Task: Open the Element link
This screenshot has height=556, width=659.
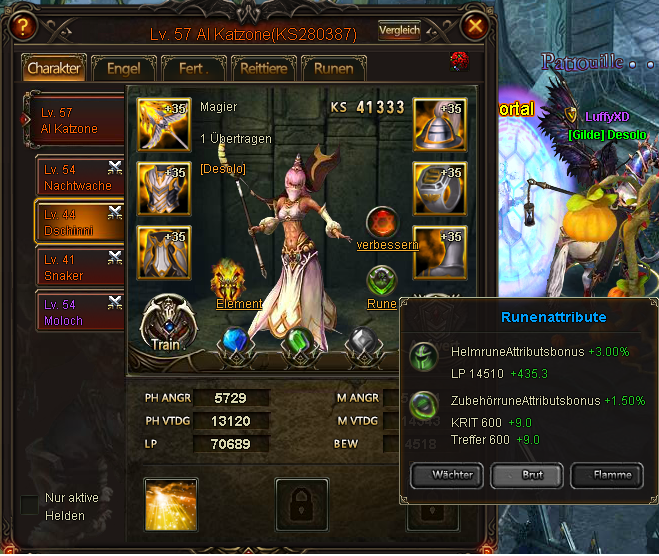Action: point(239,304)
